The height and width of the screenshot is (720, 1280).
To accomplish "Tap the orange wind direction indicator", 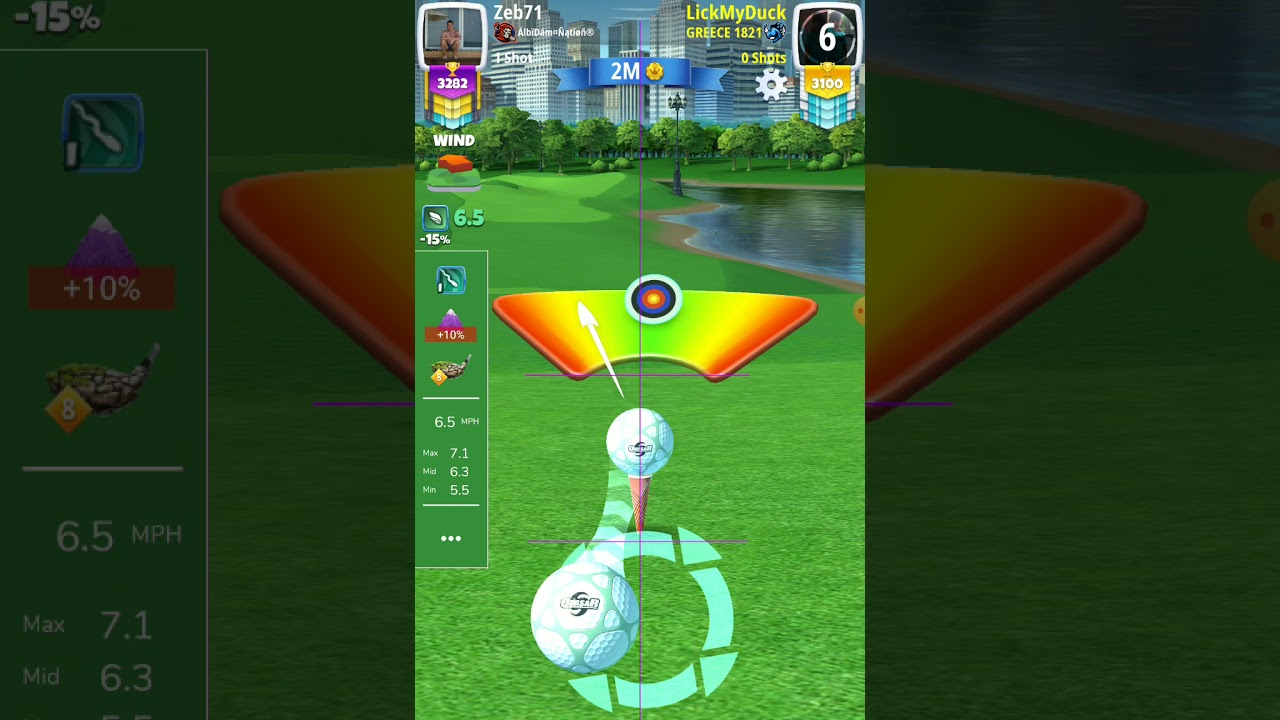I will (x=454, y=163).
